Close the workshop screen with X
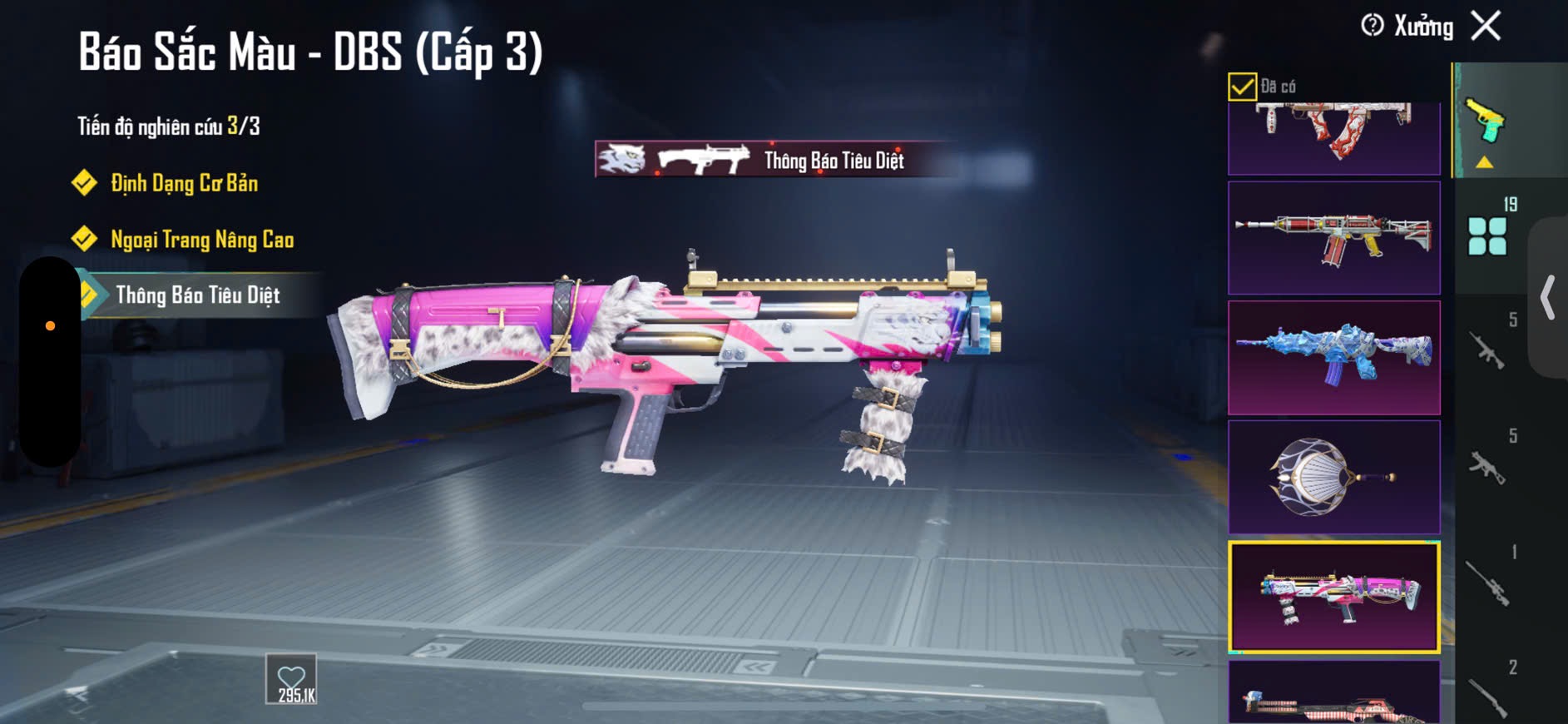This screenshot has width=1568, height=724. coord(1486,26)
